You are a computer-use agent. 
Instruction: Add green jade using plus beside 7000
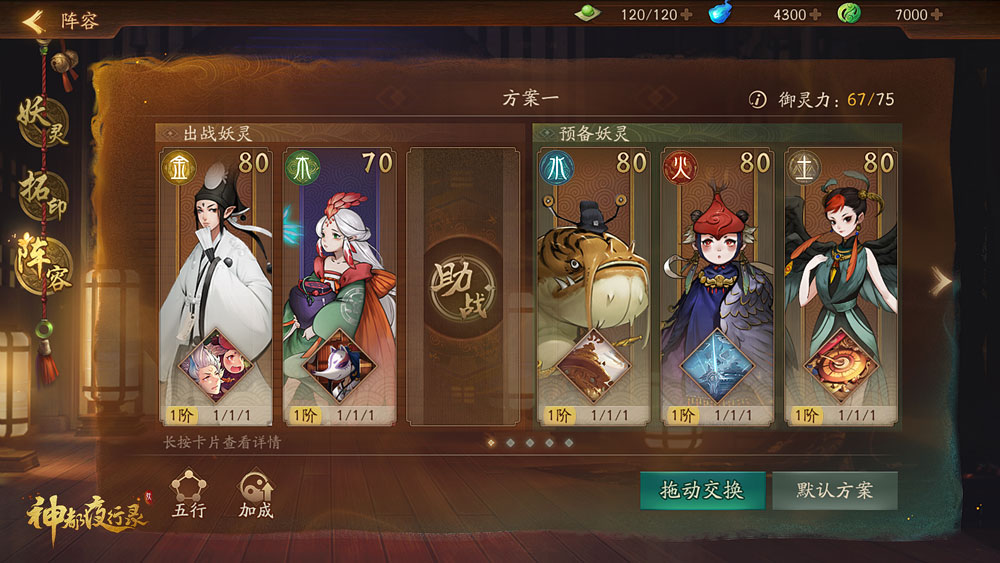936,14
